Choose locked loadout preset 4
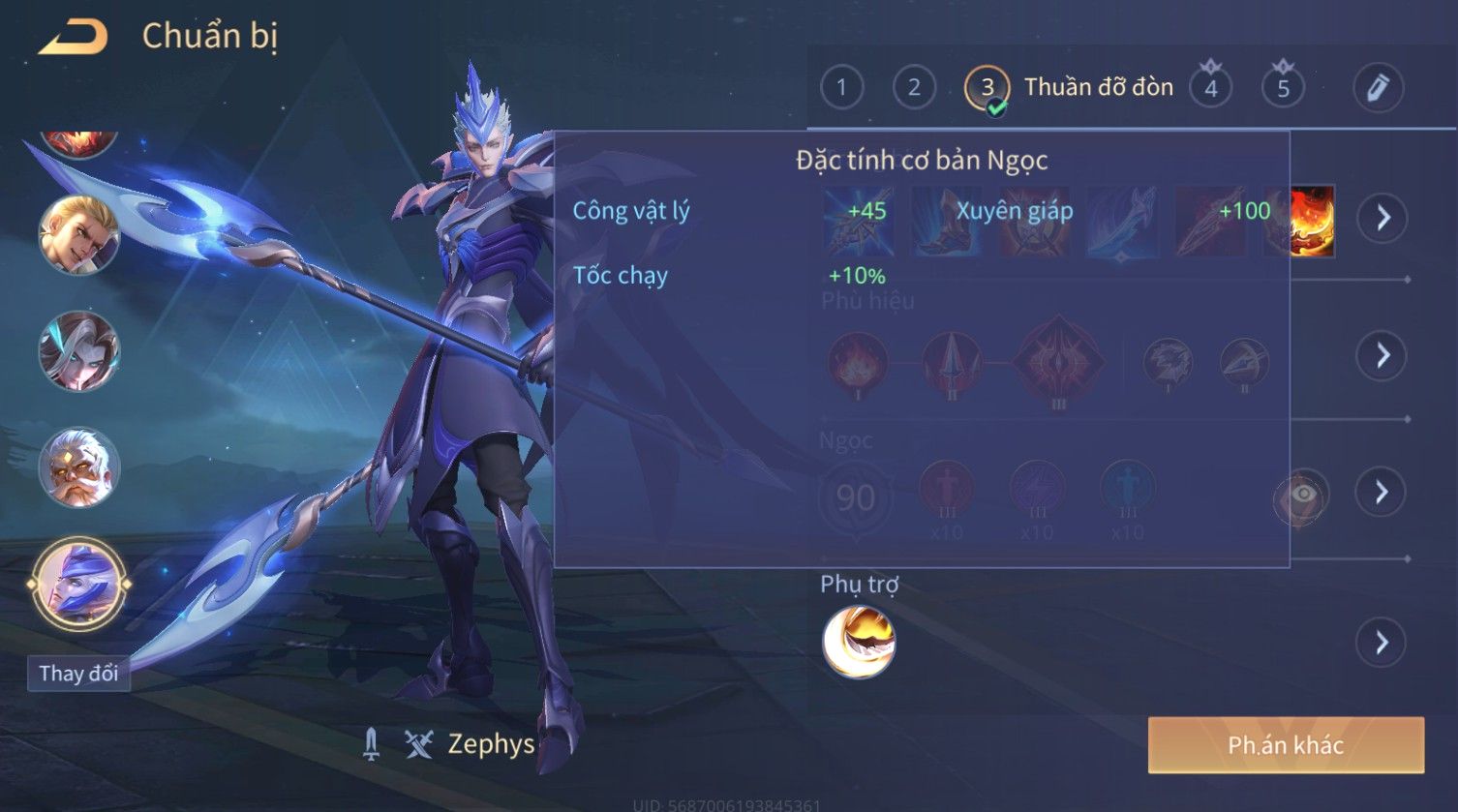The width and height of the screenshot is (1458, 812). 1210,88
